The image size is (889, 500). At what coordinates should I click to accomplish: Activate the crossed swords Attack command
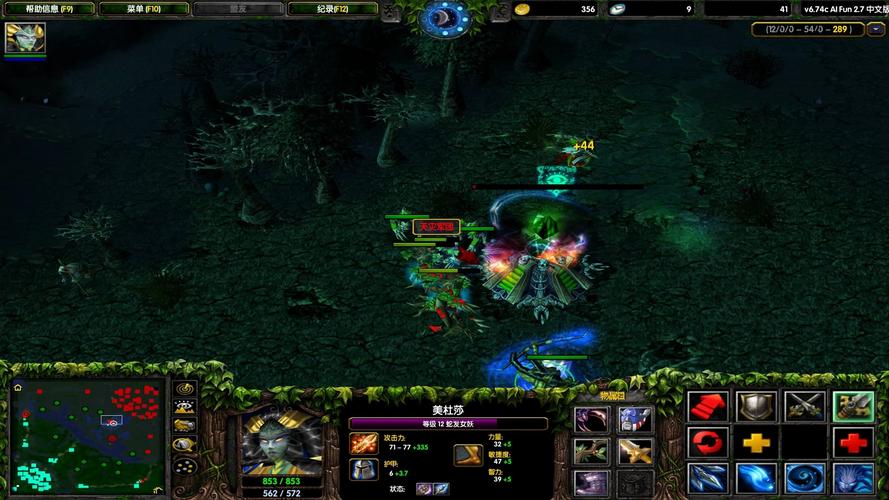click(804, 406)
